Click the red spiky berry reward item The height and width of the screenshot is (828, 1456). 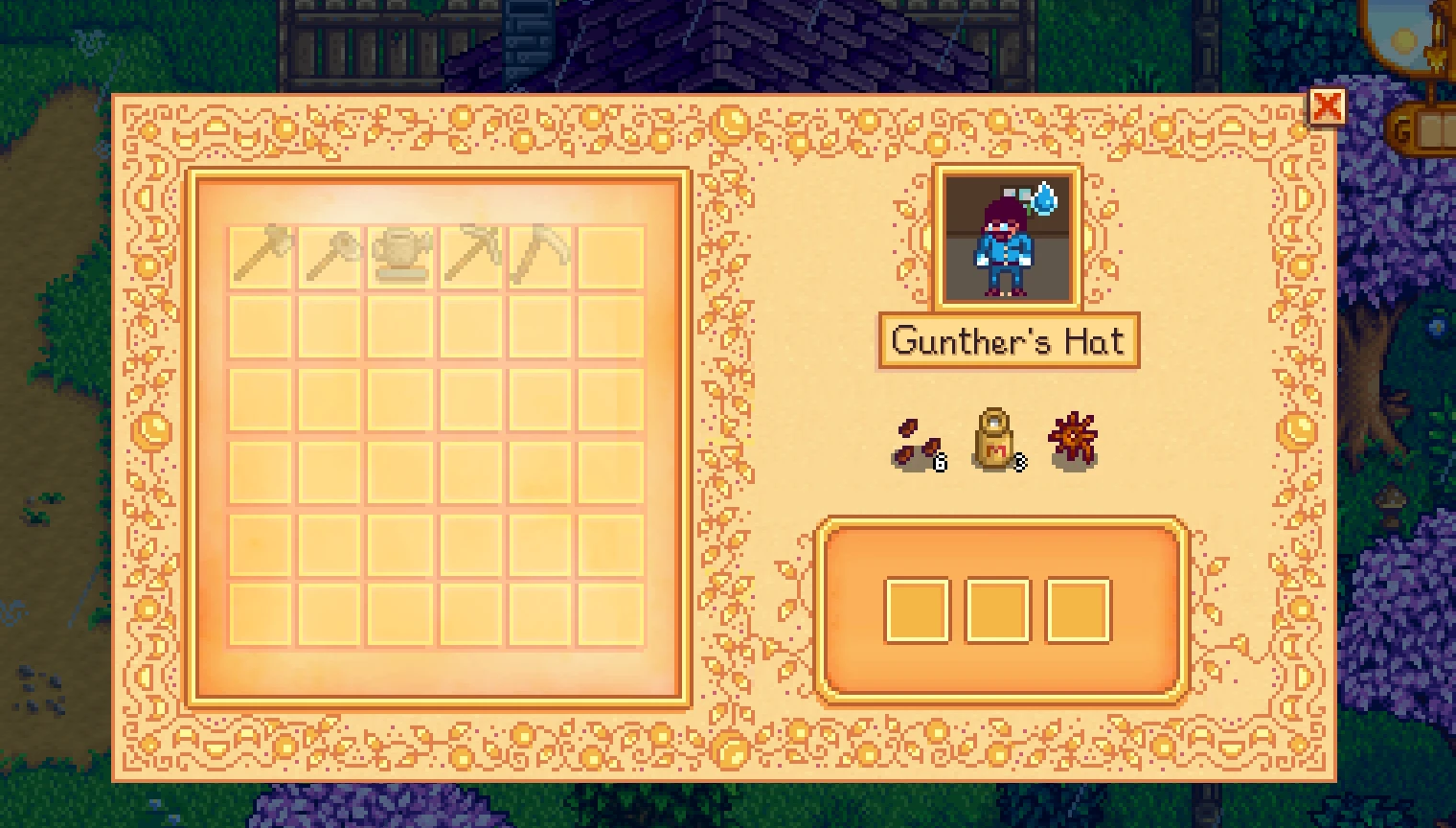1071,436
